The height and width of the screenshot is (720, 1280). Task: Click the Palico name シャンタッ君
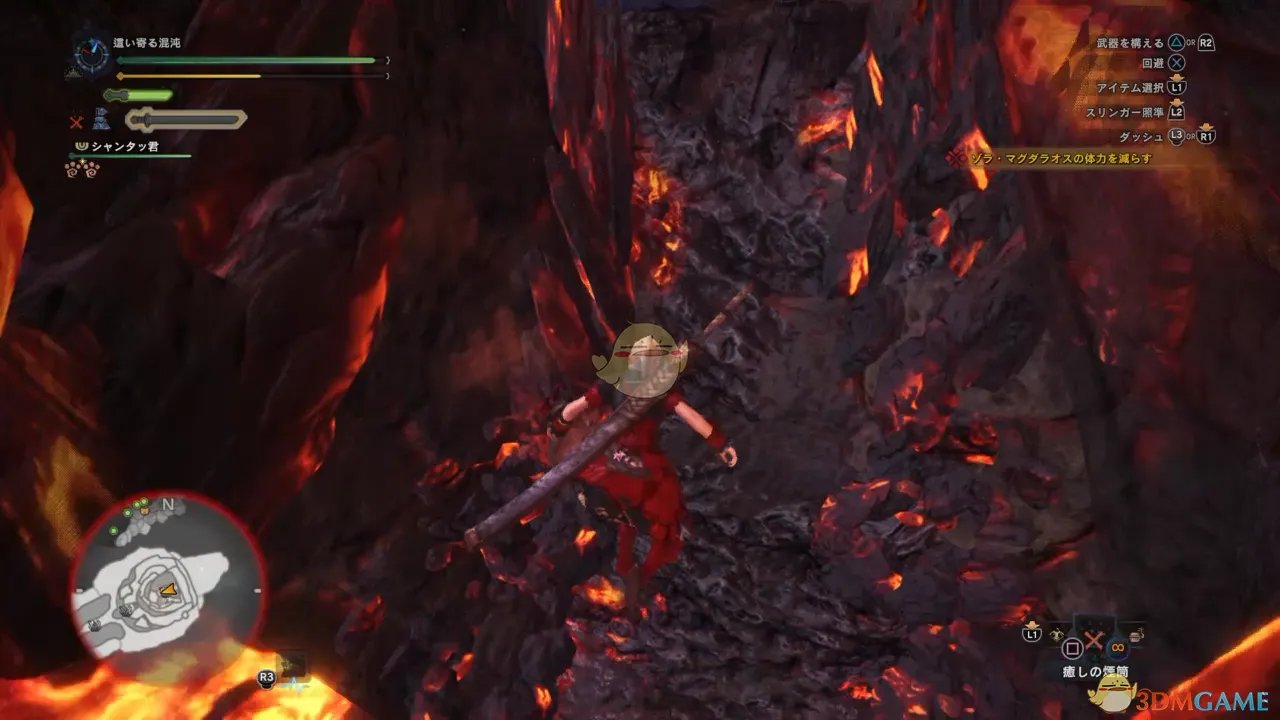tap(125, 146)
